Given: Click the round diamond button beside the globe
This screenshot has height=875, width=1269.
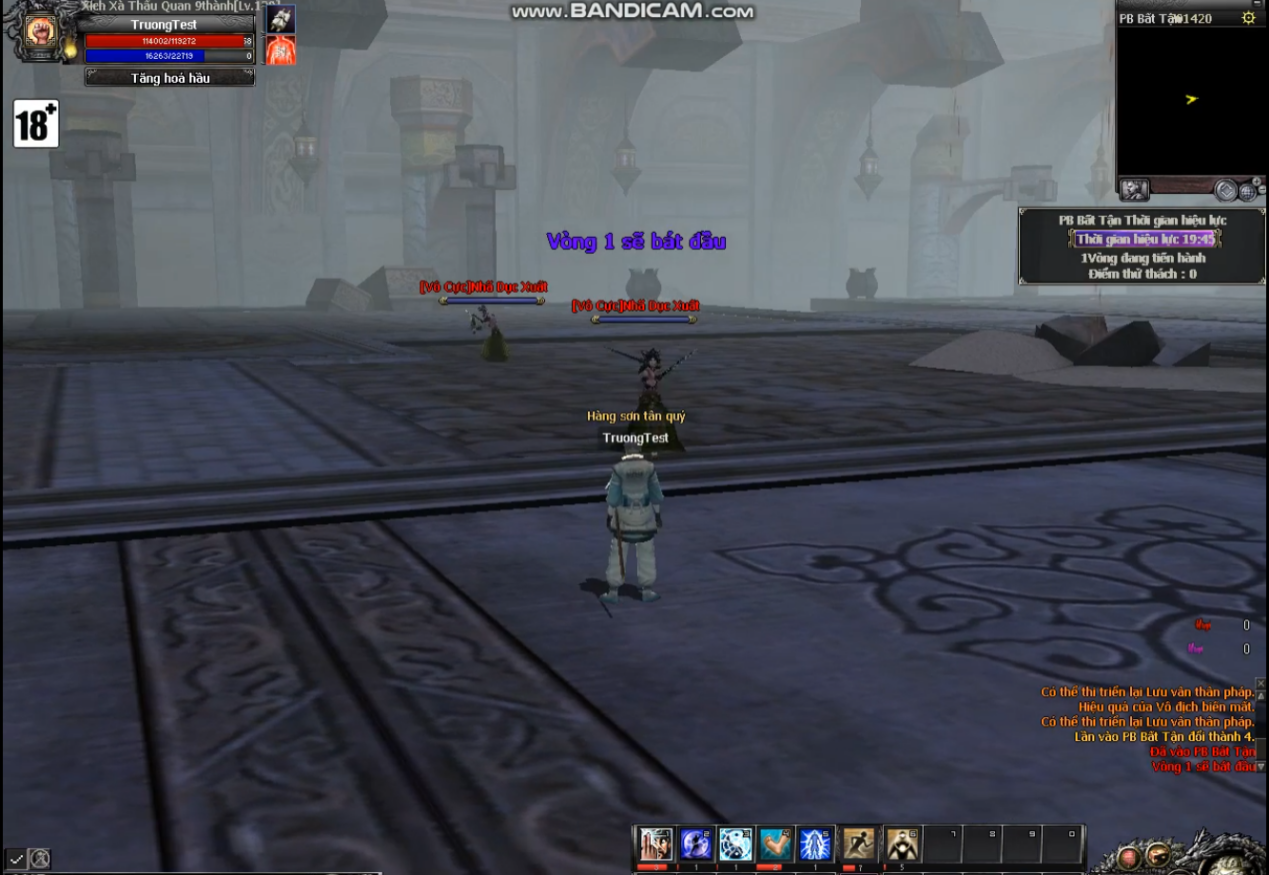Looking at the screenshot, I should (1226, 190).
